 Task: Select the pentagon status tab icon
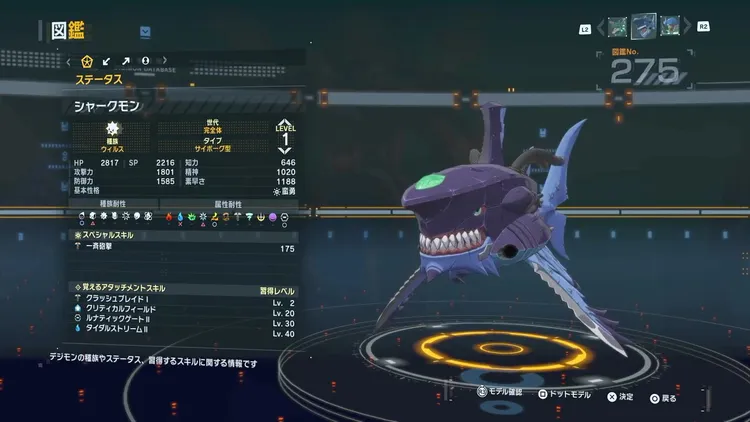click(x=86, y=61)
